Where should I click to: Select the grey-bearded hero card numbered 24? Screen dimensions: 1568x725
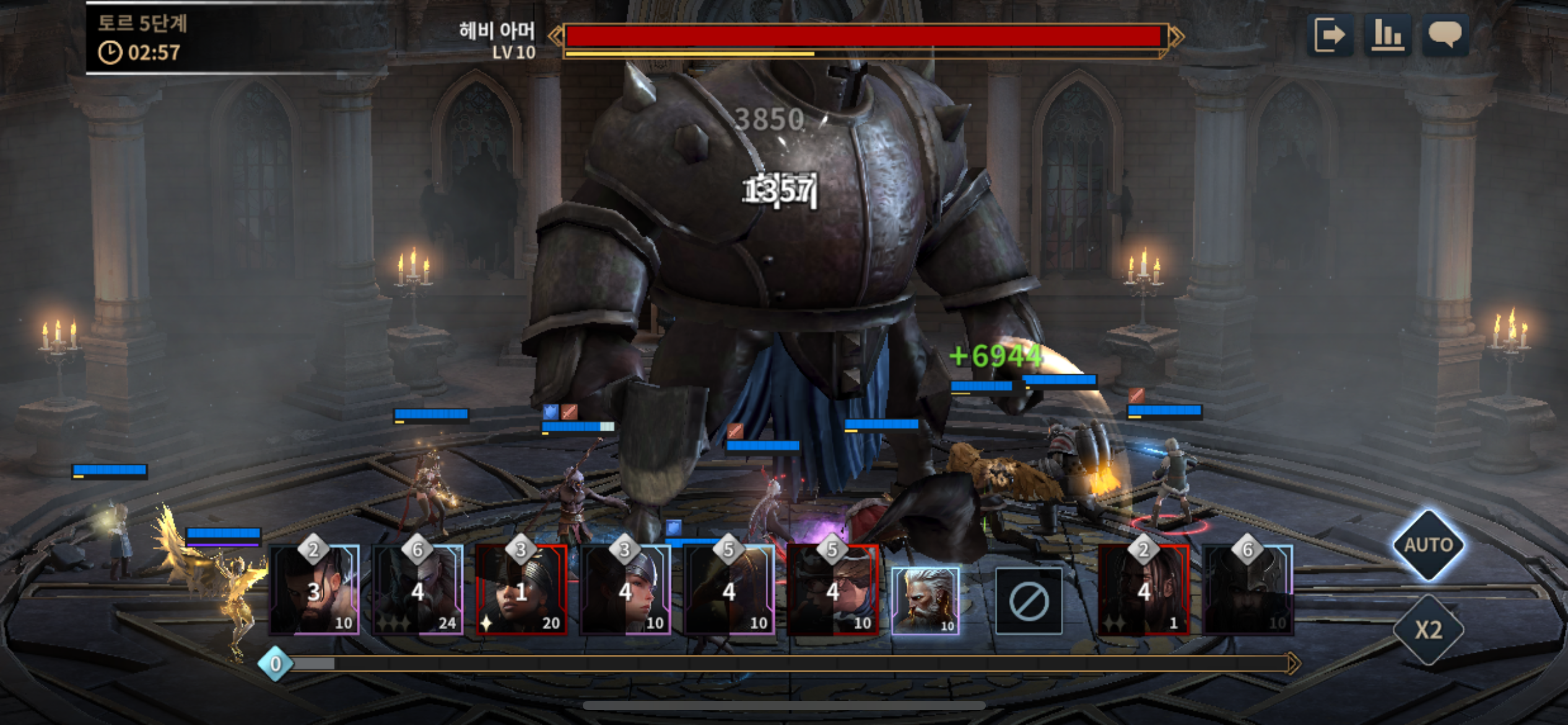[418, 590]
